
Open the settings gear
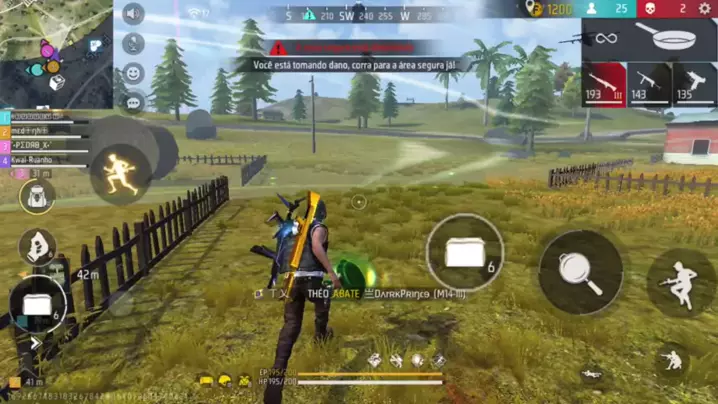(x=704, y=9)
